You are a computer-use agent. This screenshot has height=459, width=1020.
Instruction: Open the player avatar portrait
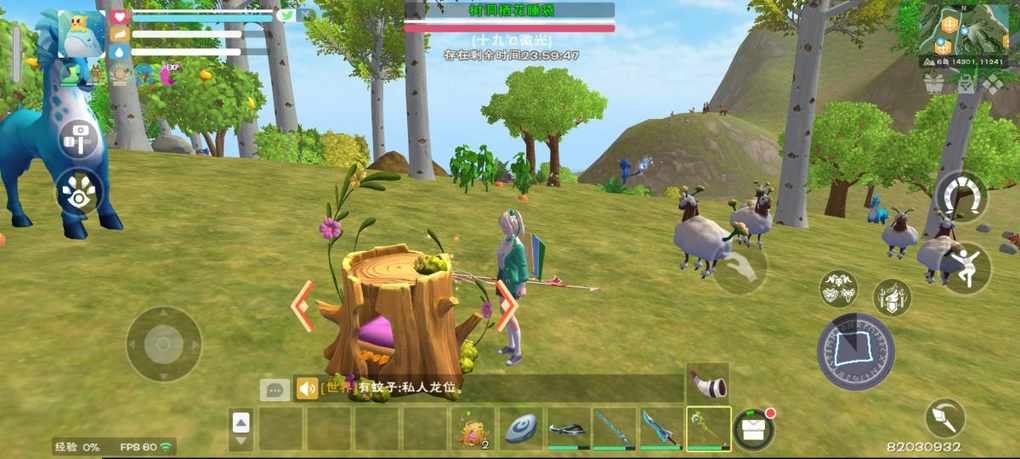coord(82,34)
